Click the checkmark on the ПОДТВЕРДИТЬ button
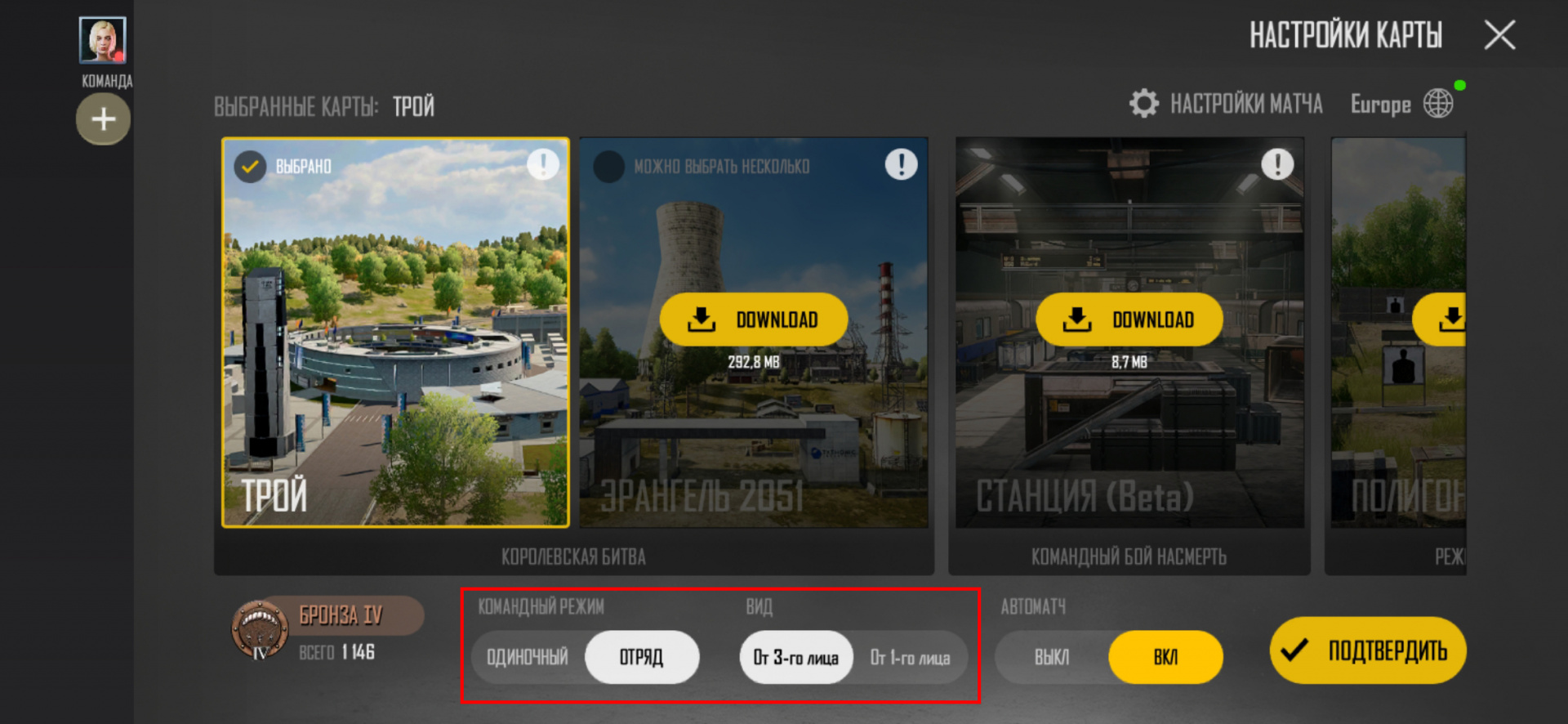Screen dimensions: 1568x724 (1293, 651)
